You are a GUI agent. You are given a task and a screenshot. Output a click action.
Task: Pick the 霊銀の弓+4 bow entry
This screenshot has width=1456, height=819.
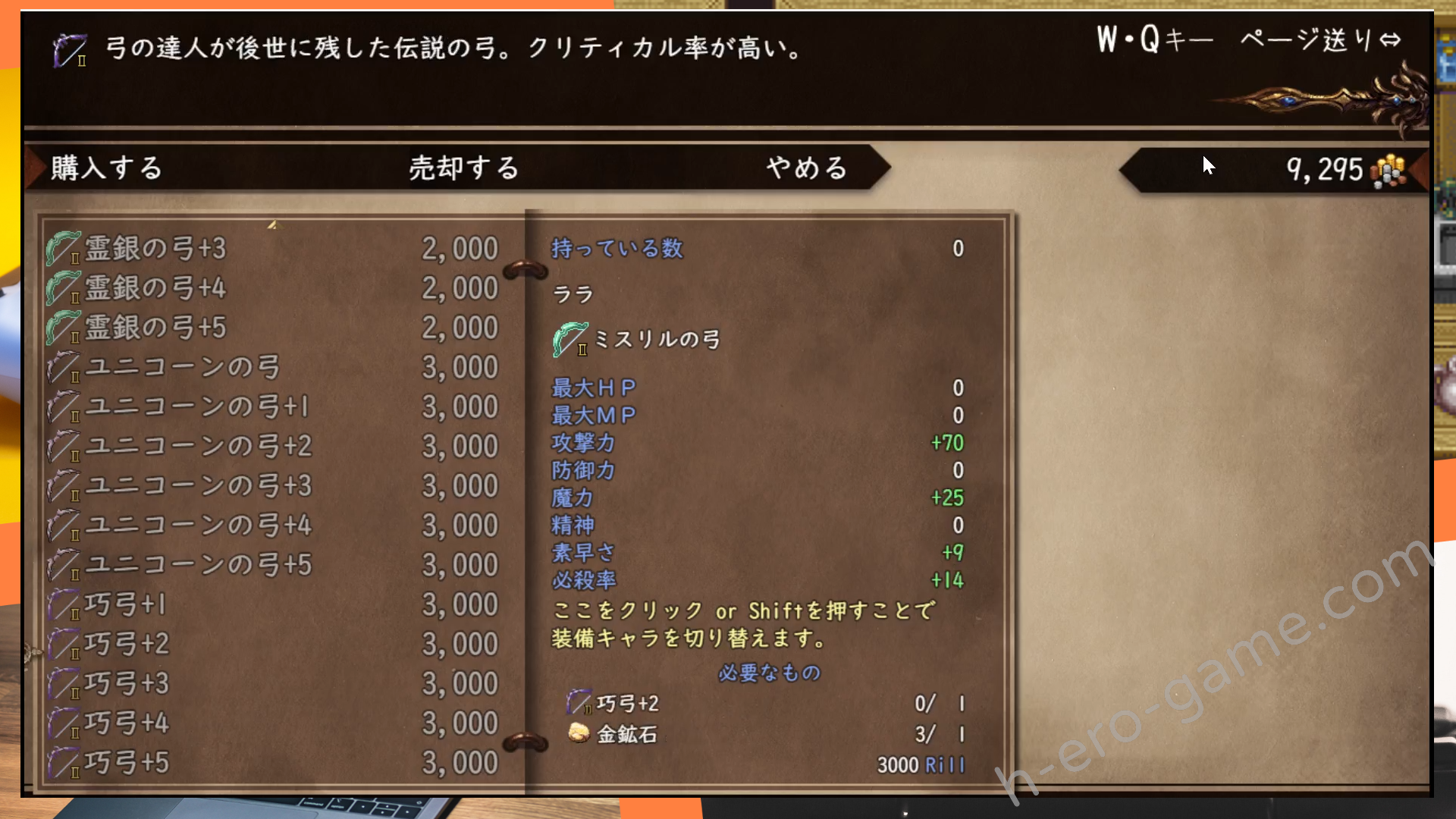(x=271, y=288)
